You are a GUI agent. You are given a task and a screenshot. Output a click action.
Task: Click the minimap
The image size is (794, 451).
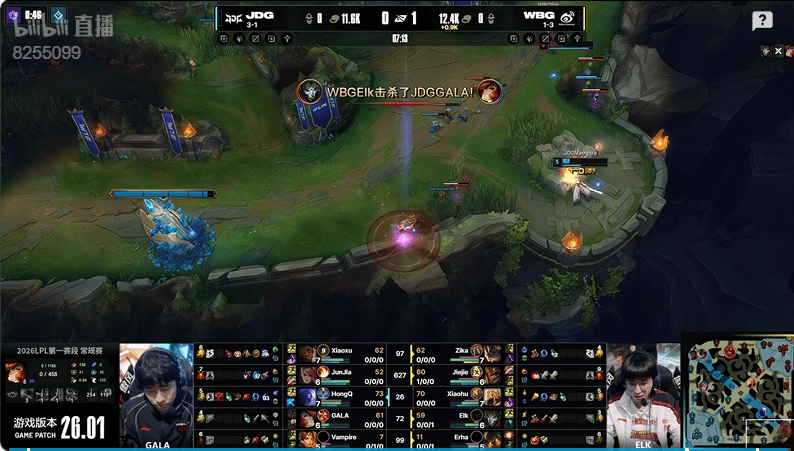point(739,392)
